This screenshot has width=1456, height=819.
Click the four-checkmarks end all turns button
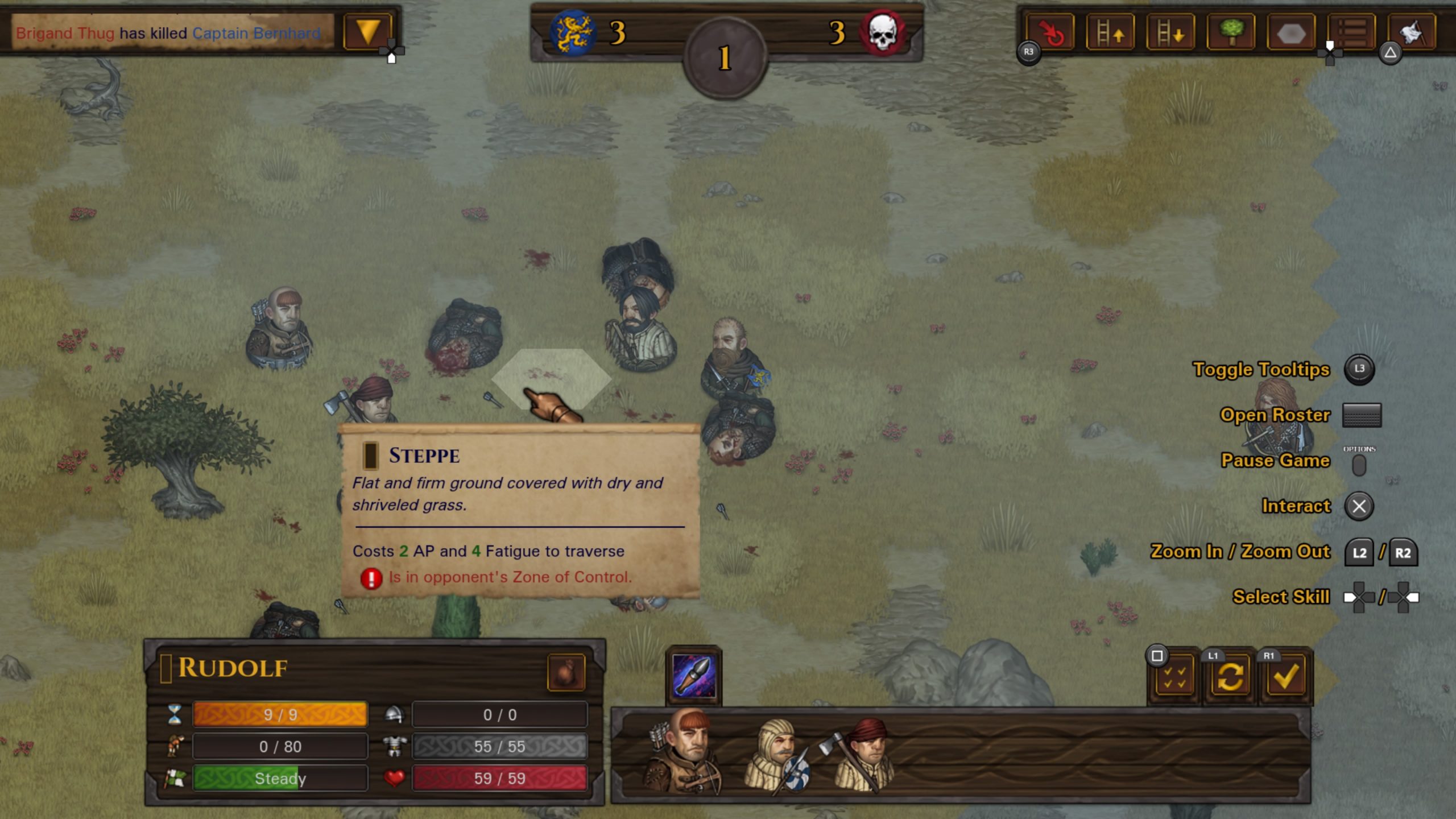[x=1174, y=677]
